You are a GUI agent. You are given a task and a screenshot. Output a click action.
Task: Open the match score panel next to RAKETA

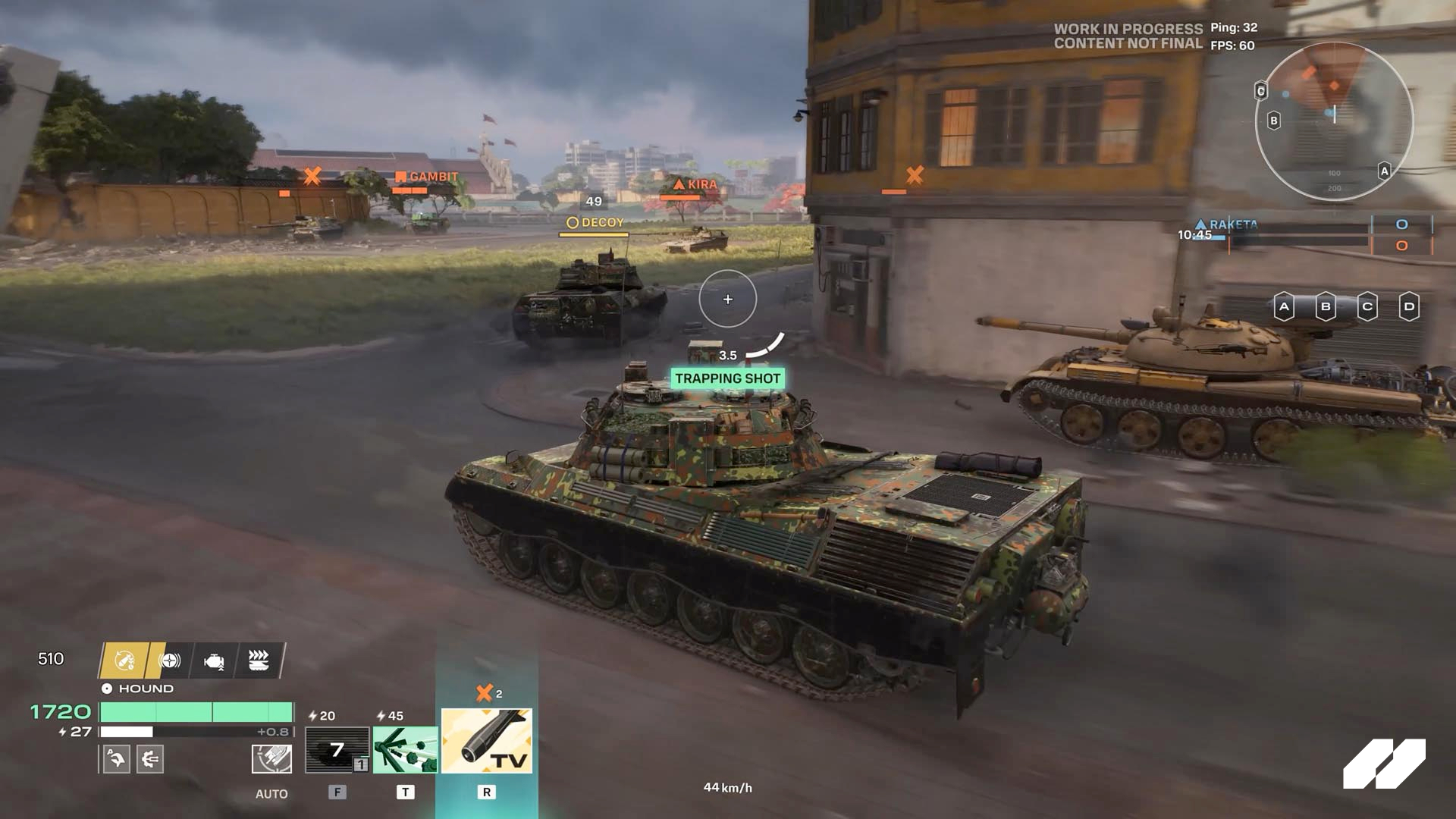click(x=1399, y=225)
